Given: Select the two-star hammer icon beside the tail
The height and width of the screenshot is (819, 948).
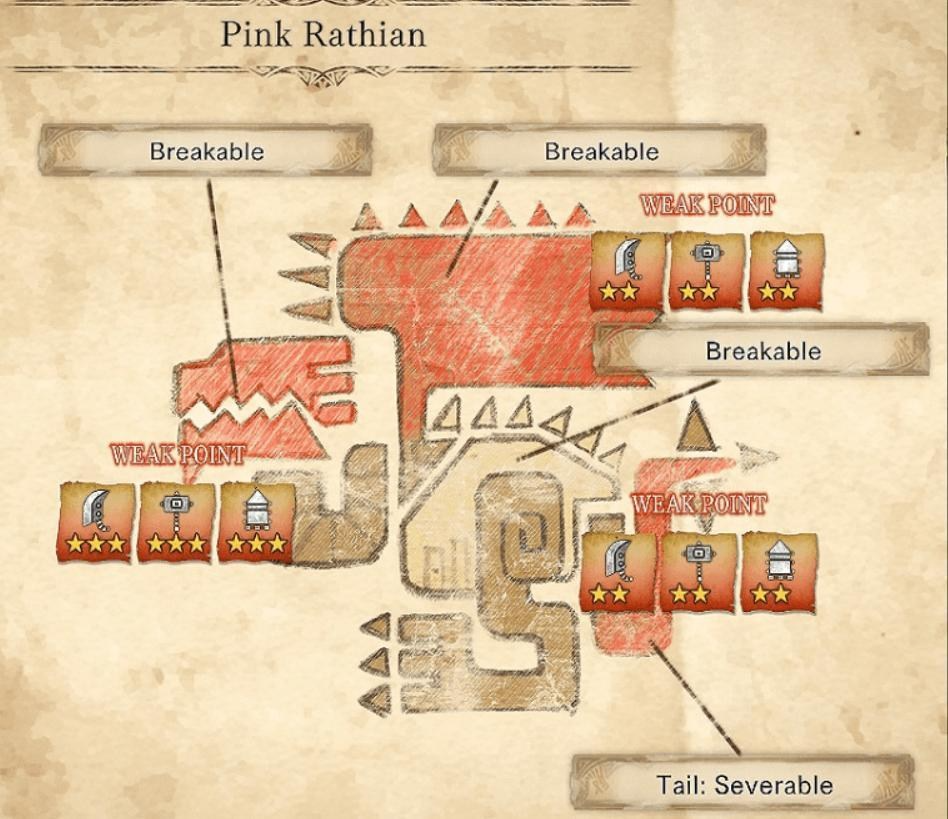Looking at the screenshot, I should click(x=697, y=571).
